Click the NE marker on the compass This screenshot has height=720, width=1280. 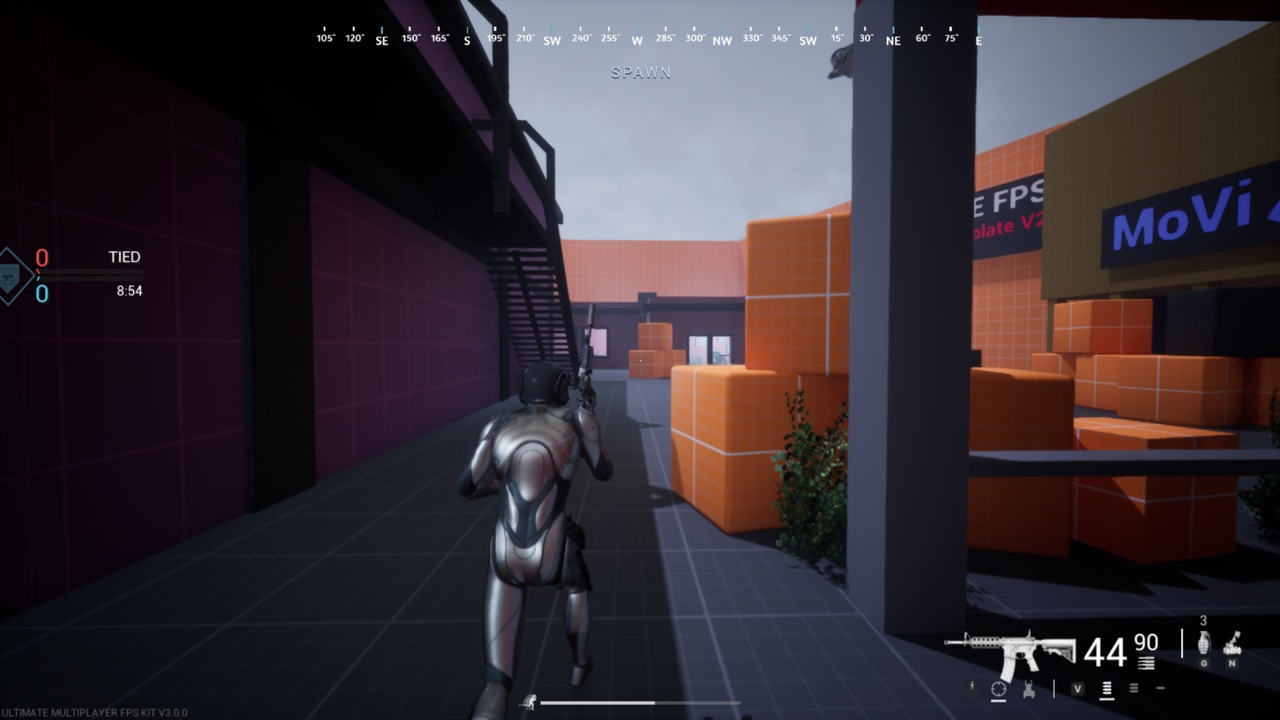tap(893, 42)
